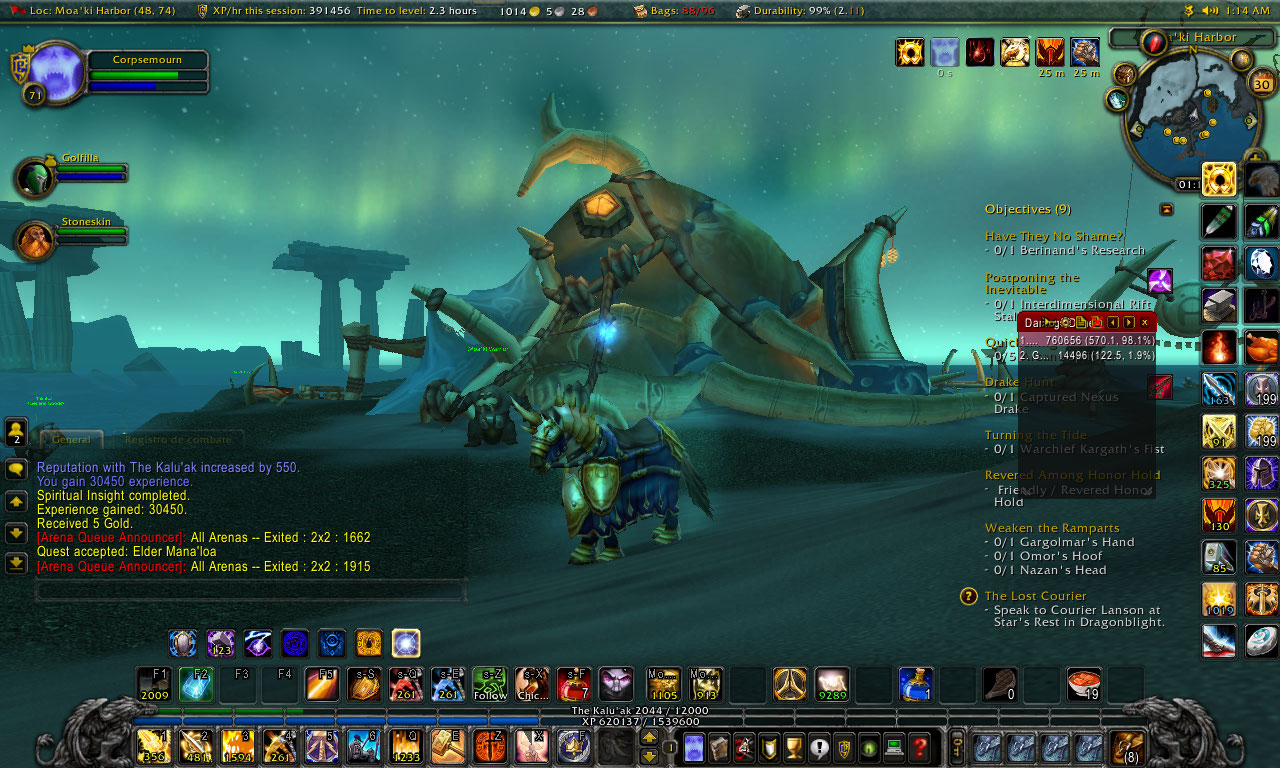Close the damage meter window
The height and width of the screenshot is (768, 1280).
(x=1145, y=322)
